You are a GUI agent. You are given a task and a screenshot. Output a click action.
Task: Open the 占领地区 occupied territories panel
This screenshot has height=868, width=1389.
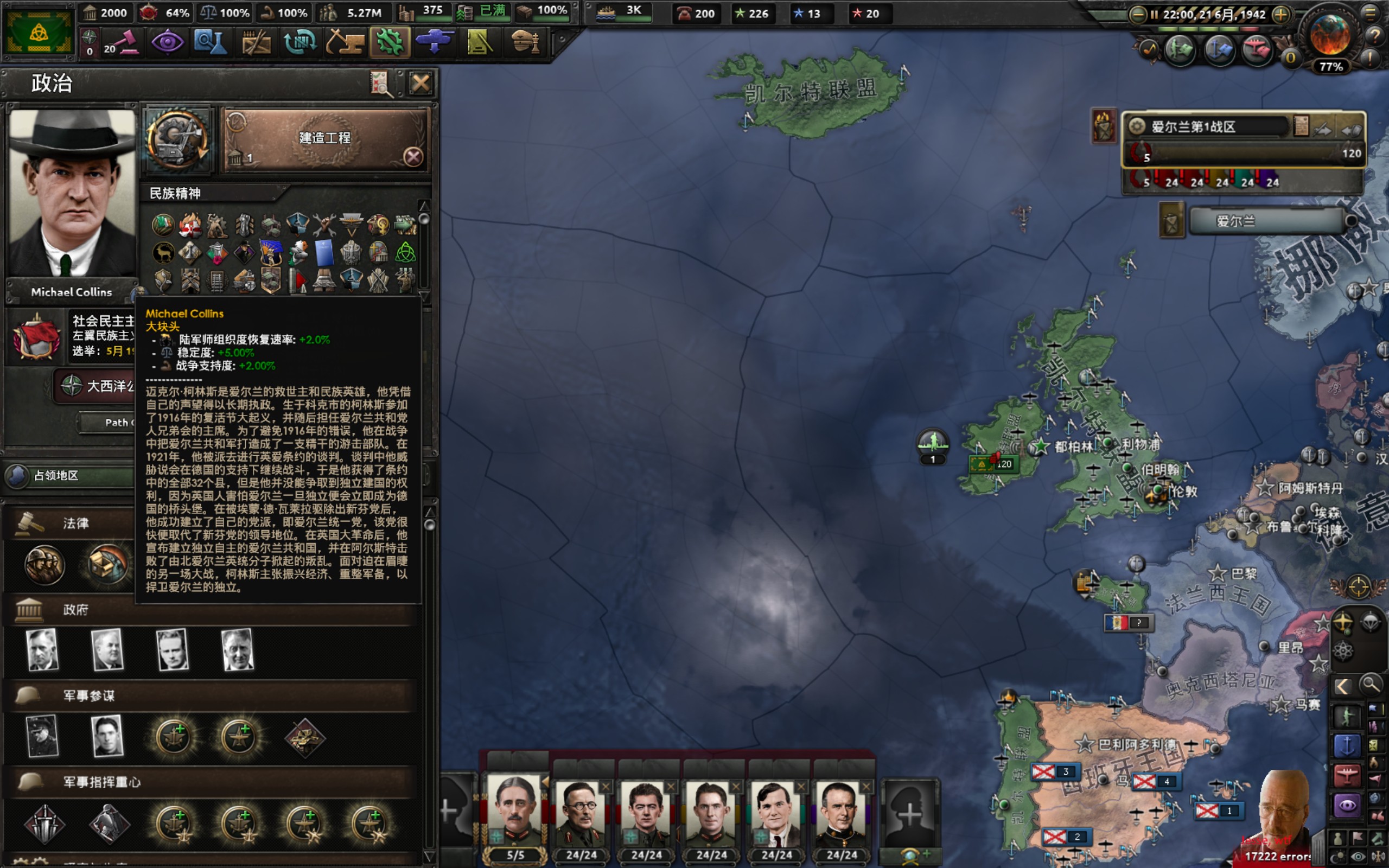[69, 476]
